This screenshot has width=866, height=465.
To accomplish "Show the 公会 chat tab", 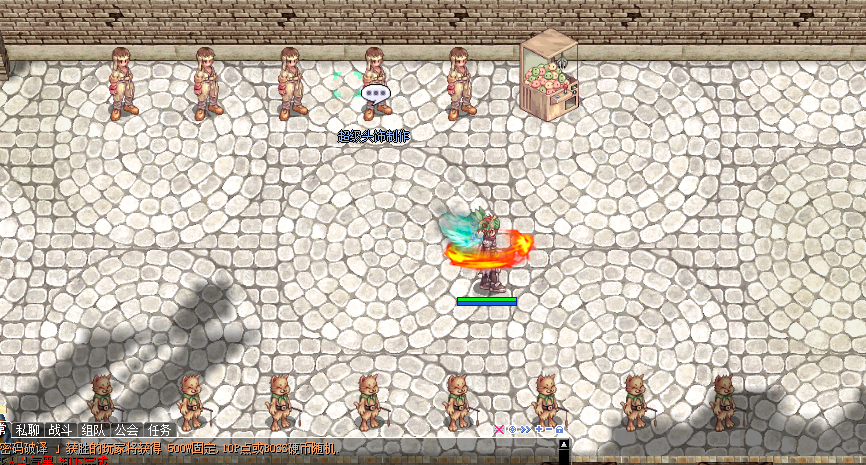I will click(x=126, y=430).
